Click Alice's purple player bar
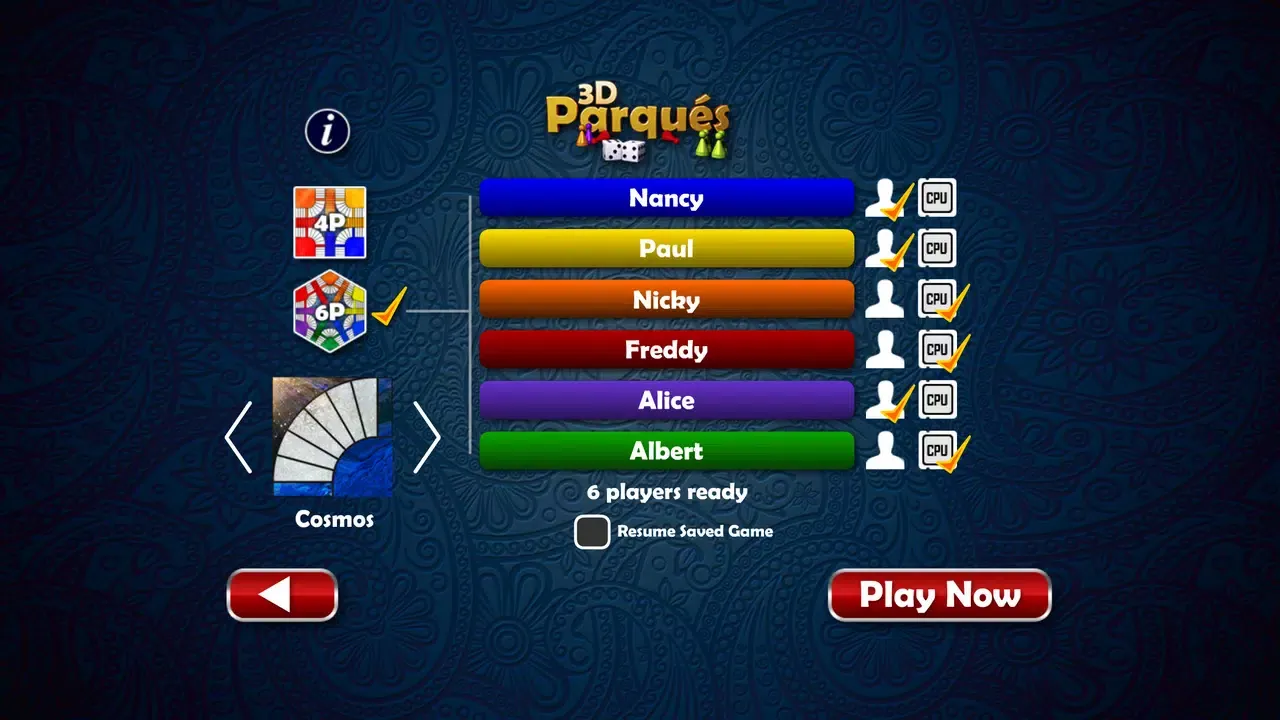Screen dimensions: 1280x720 click(666, 400)
